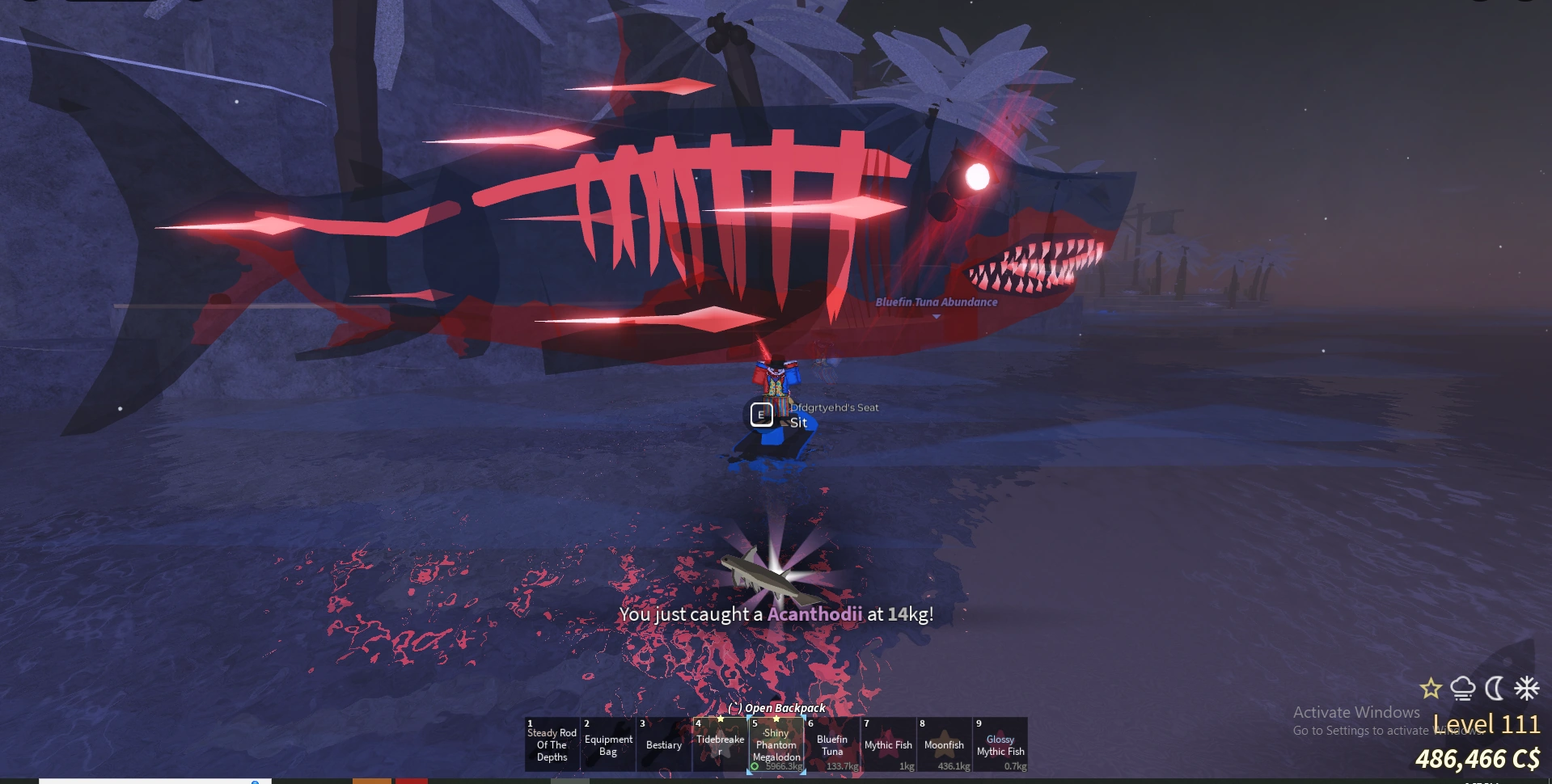This screenshot has height=784, width=1552.
Task: Select the Glossy Mythic Fish in slot 9
Action: coord(1000,745)
